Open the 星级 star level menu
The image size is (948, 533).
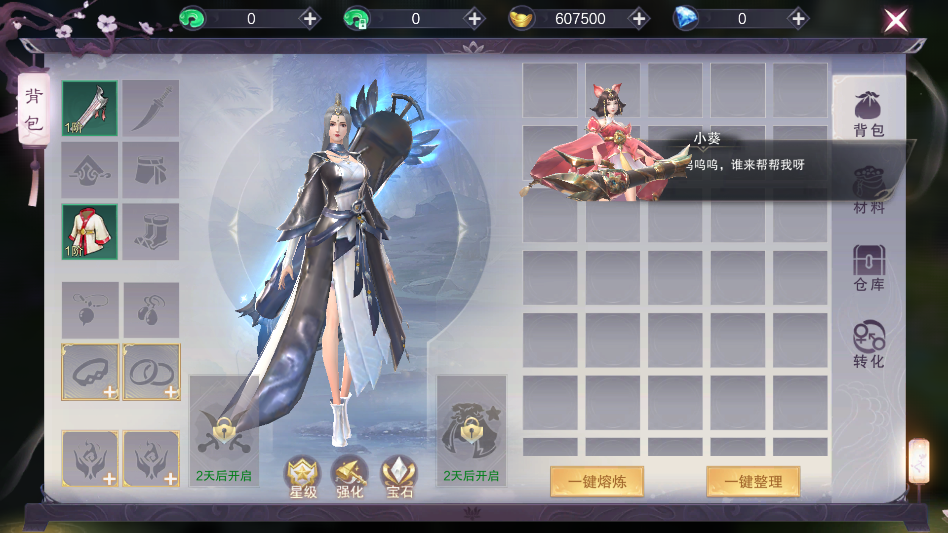click(x=302, y=477)
